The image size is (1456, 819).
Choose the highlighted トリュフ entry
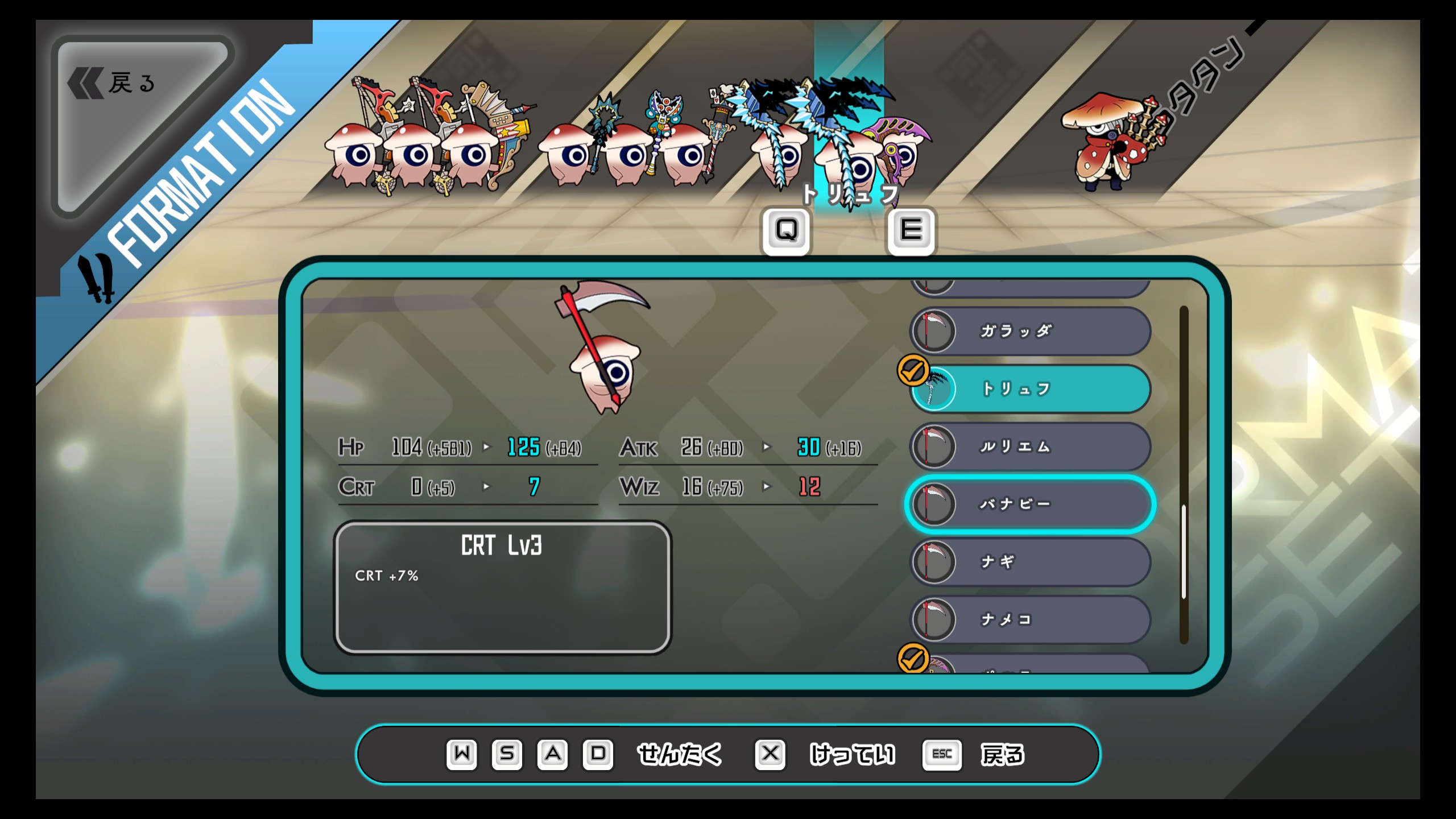tap(1031, 389)
